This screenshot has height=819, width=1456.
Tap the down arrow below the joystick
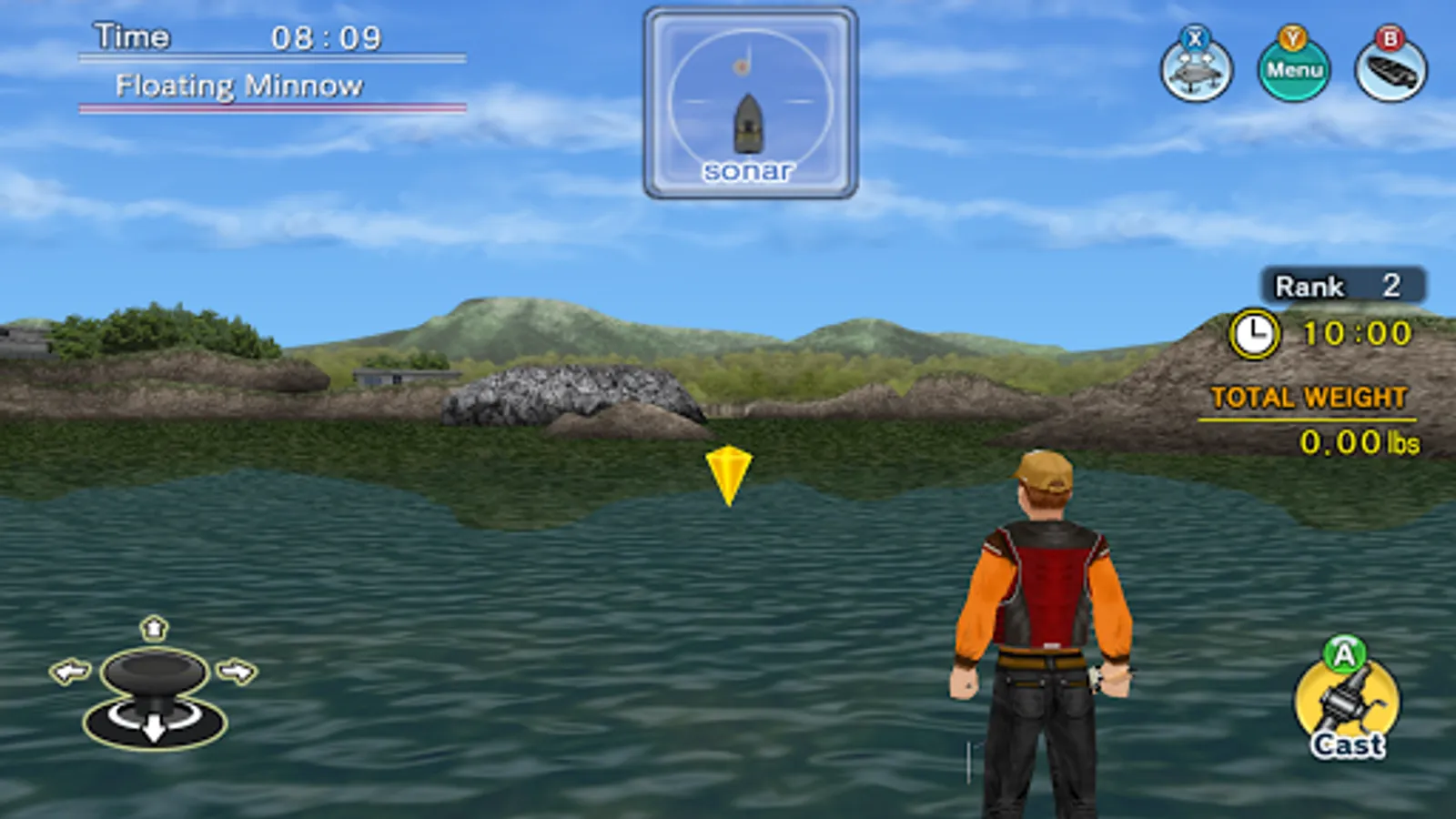[153, 730]
